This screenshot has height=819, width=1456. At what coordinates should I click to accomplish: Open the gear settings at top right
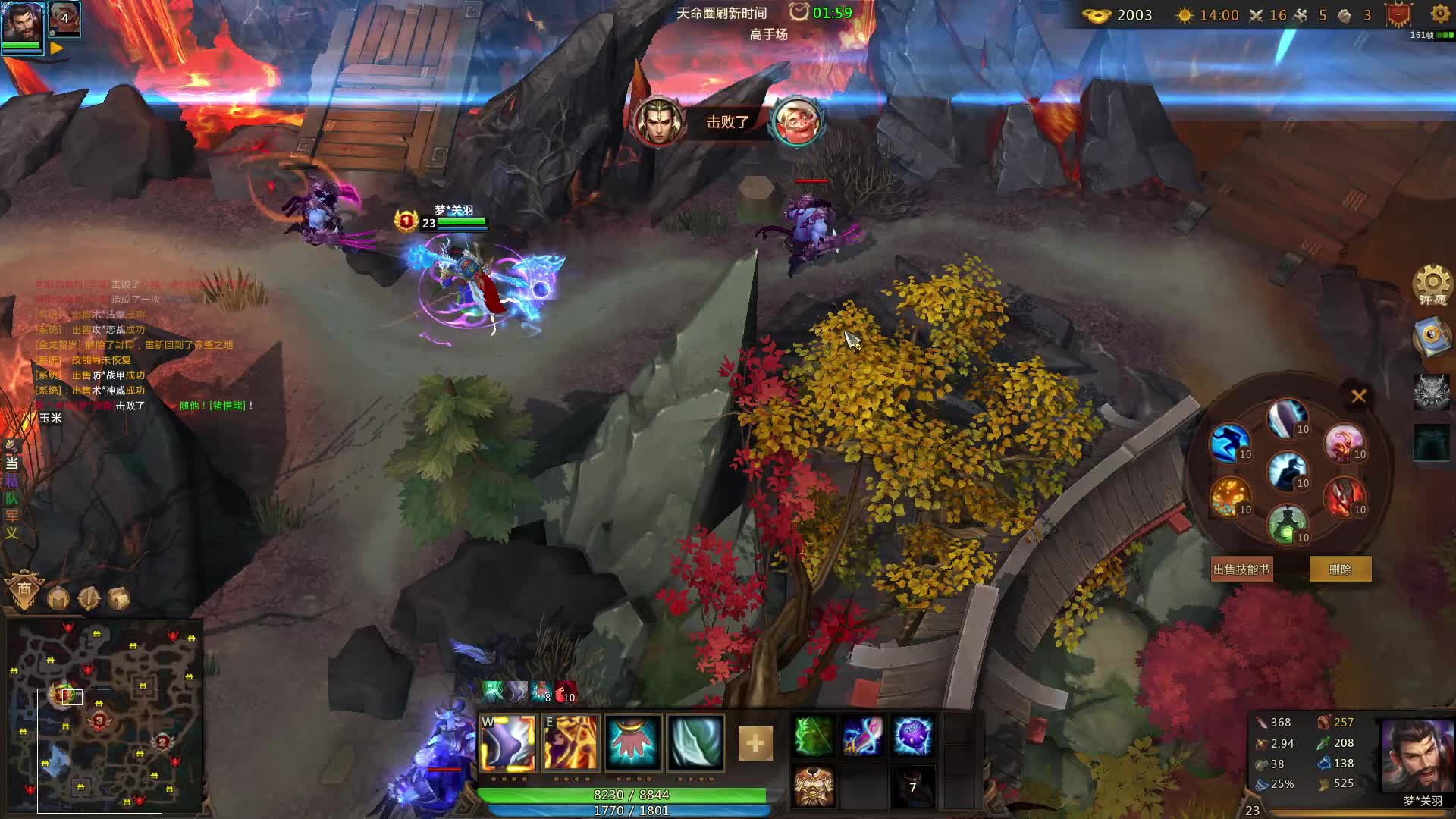pyautogui.click(x=1440, y=14)
